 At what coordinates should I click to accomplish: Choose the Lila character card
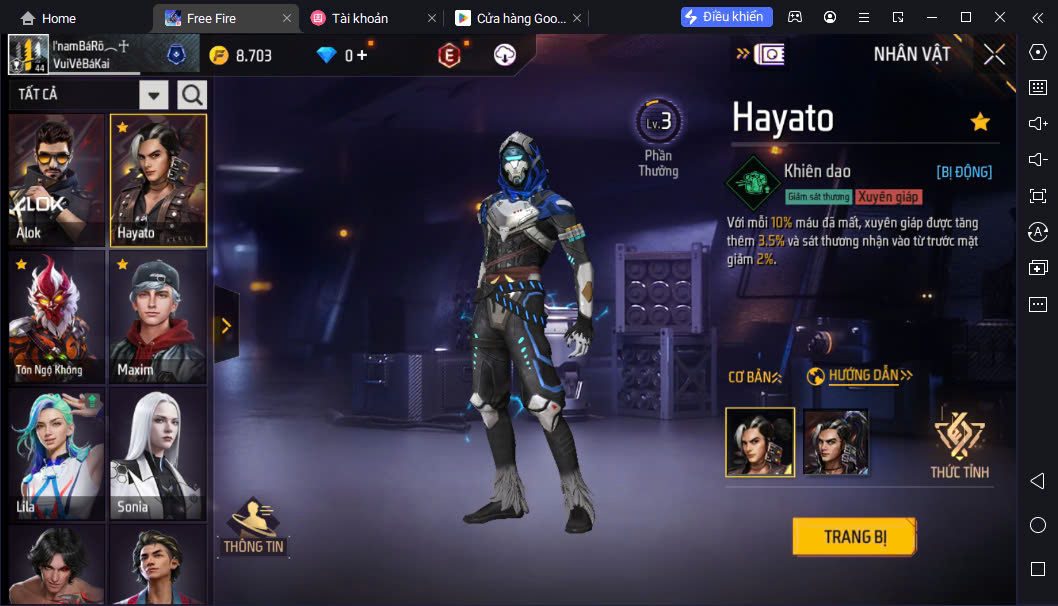(57, 453)
